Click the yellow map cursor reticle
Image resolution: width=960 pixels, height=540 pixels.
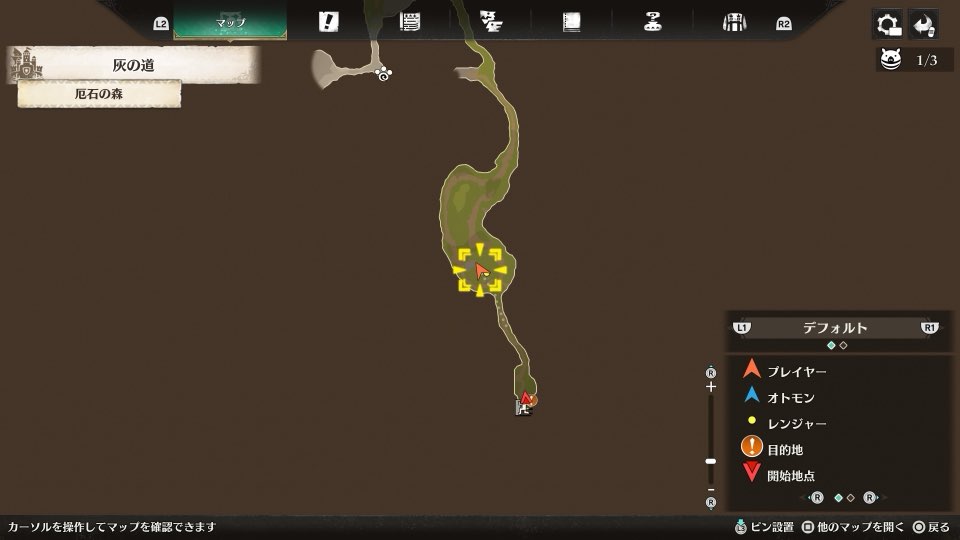pyautogui.click(x=481, y=270)
